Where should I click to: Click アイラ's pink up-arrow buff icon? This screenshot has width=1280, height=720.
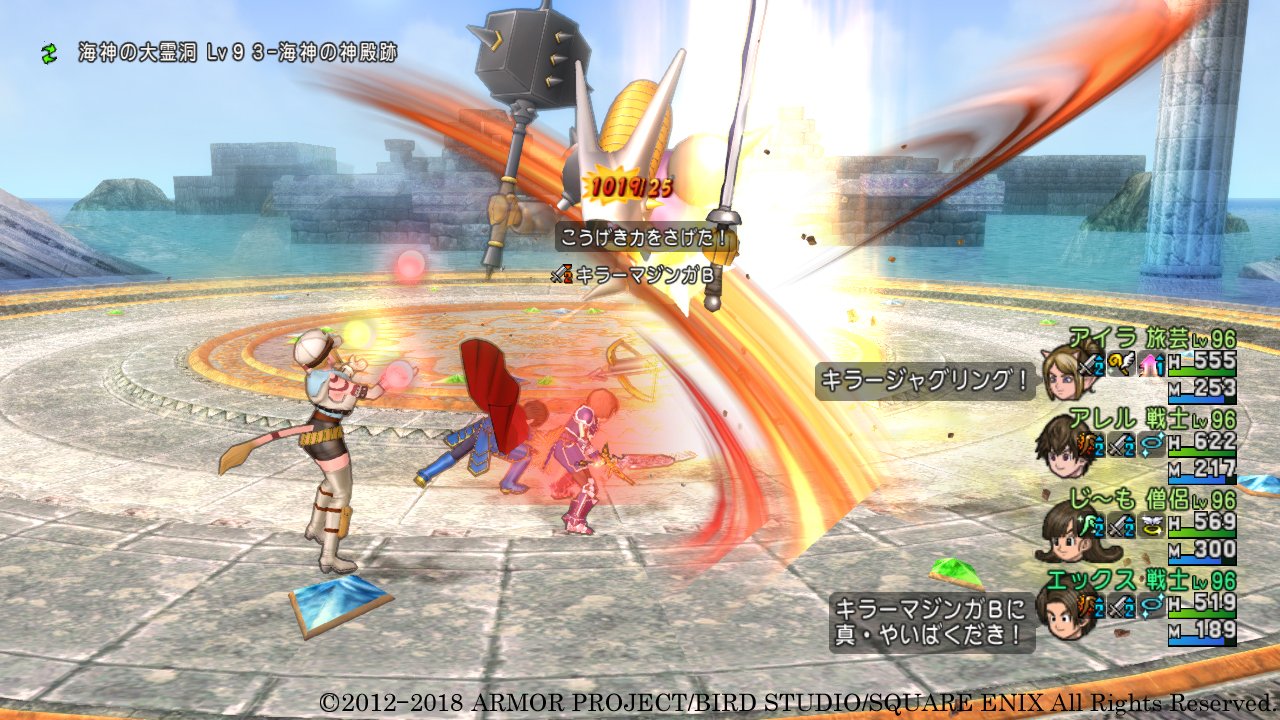[x=1150, y=367]
